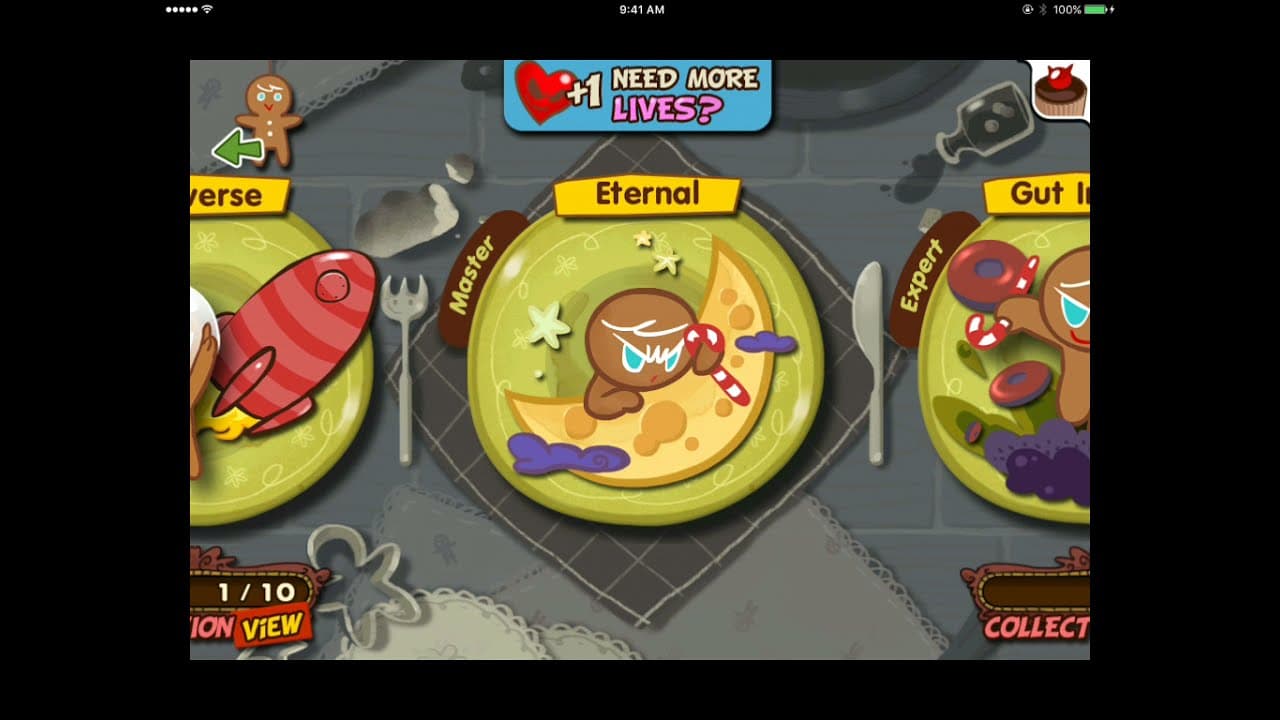Screen dimensions: 1280x720
Task: Select the Master difficulty ribbon on Eternal plate
Action: pyautogui.click(x=472, y=273)
